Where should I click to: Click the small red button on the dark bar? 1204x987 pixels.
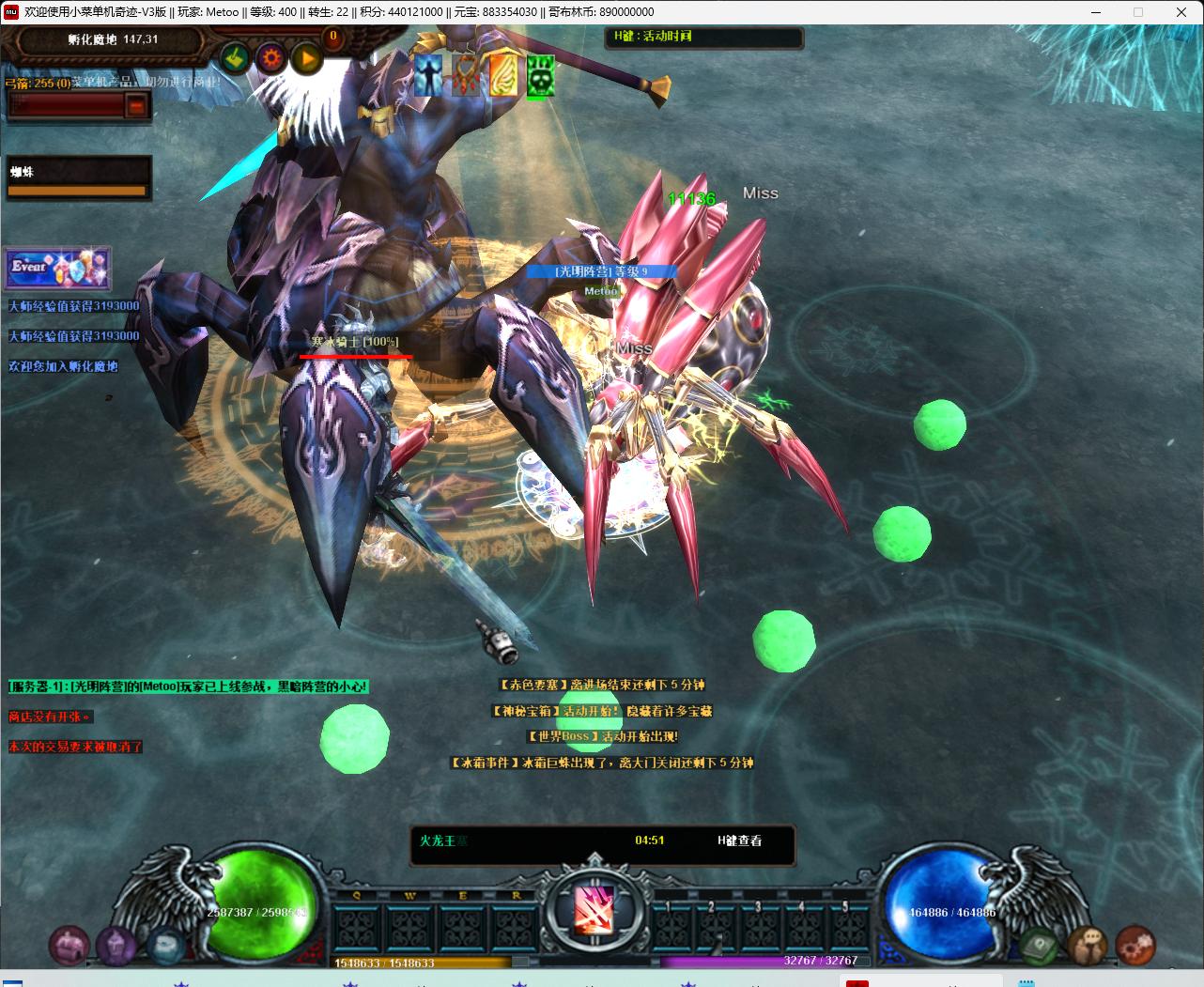137,106
